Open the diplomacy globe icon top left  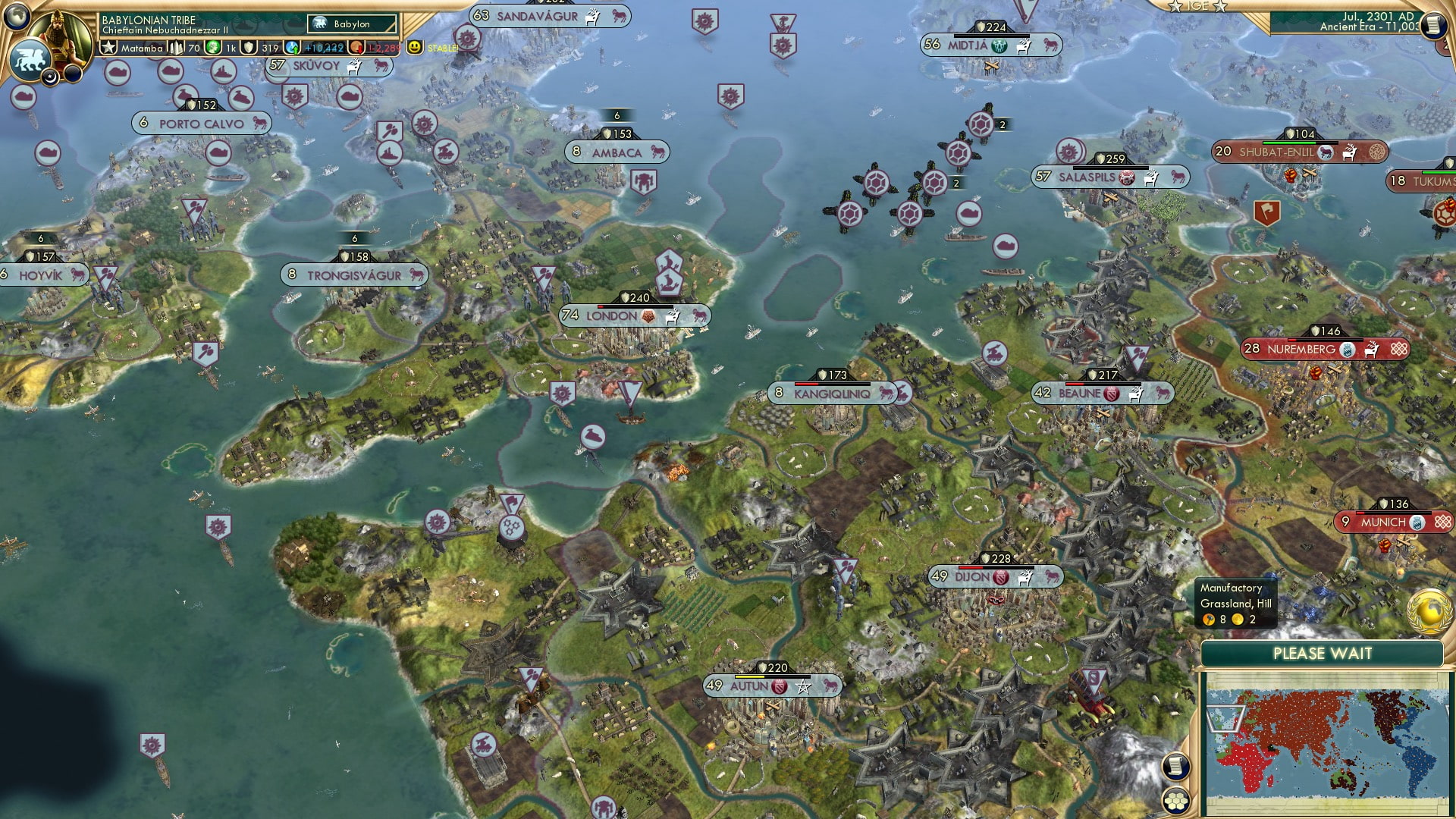coord(16,17)
